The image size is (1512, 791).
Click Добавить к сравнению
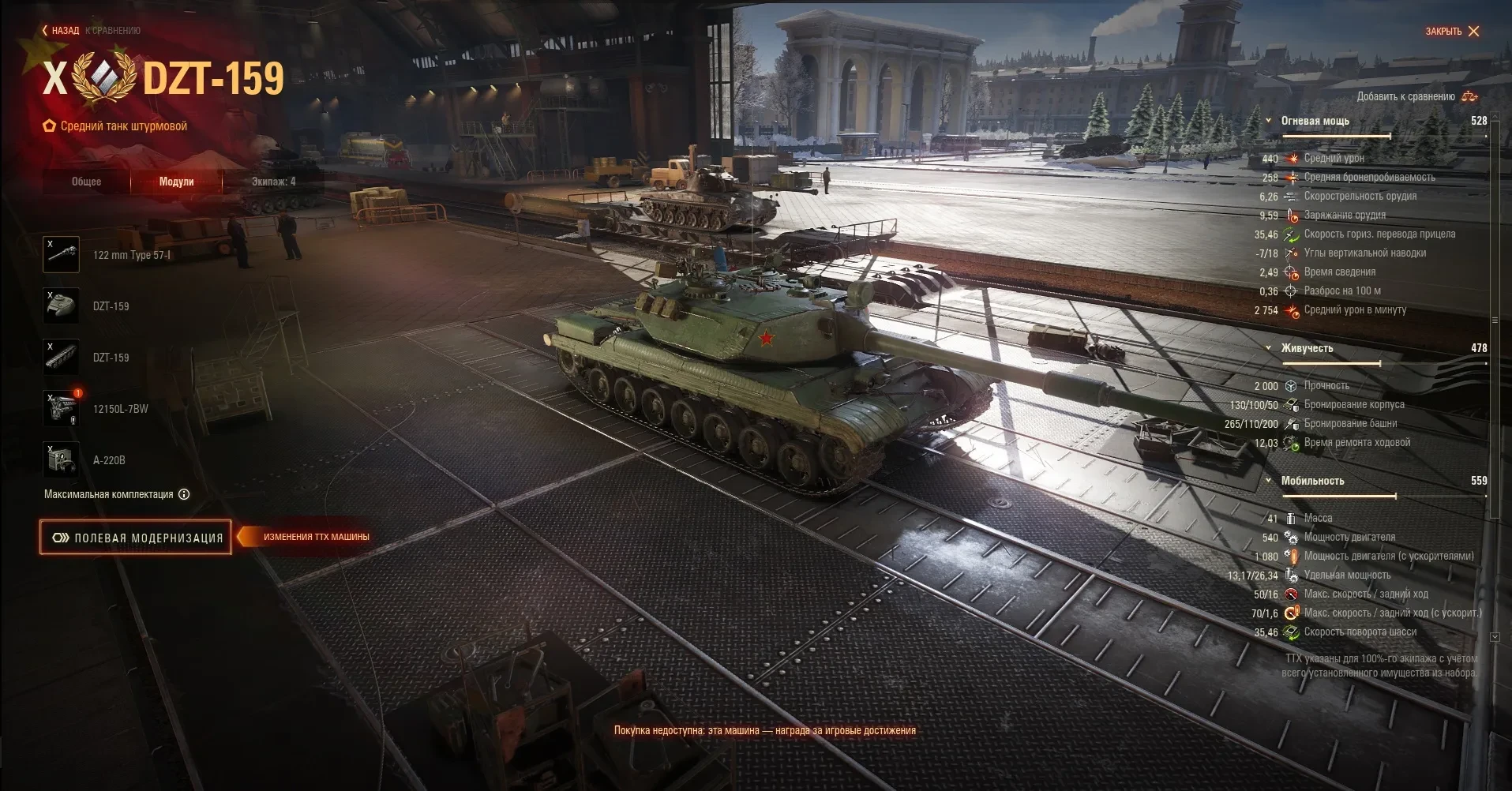pyautogui.click(x=1416, y=96)
